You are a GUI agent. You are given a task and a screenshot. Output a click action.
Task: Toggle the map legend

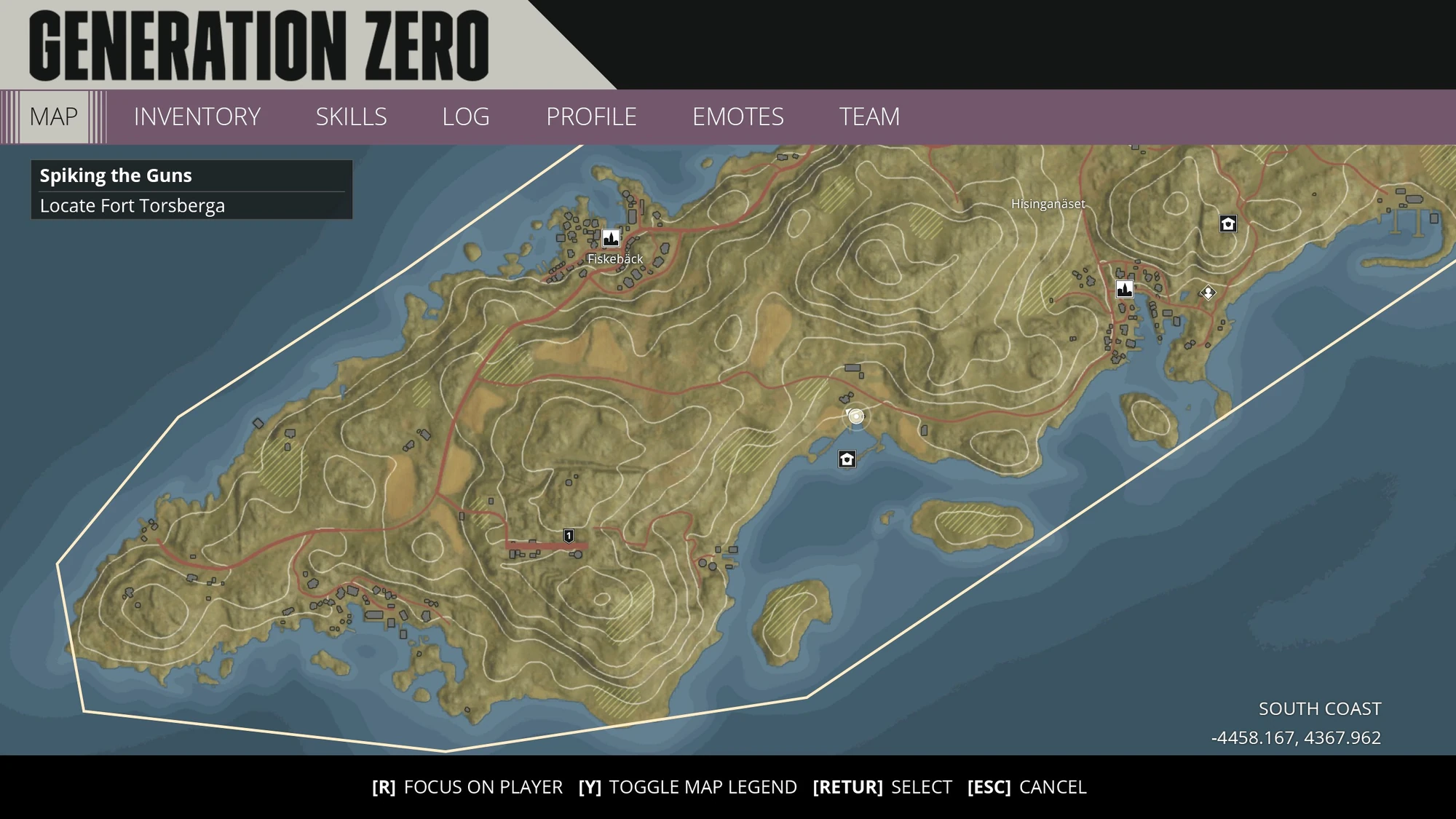pos(688,787)
